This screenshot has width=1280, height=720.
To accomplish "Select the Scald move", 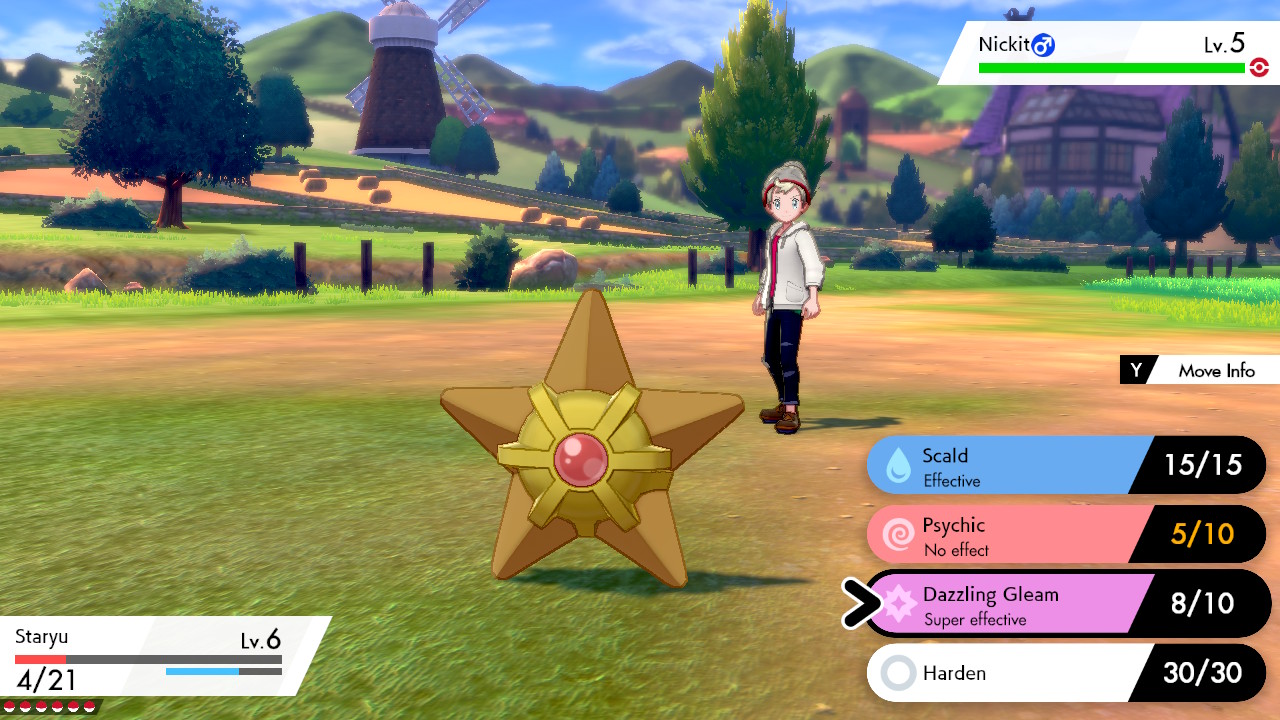I will point(1010,466).
